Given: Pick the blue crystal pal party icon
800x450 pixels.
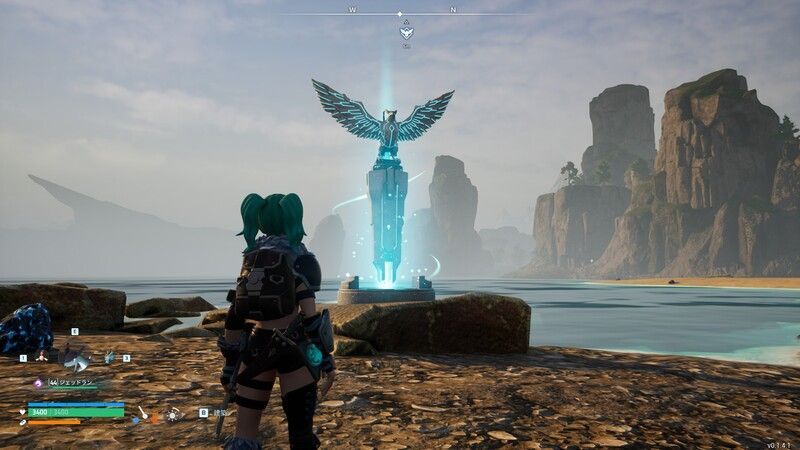Looking at the screenshot, I should click(x=108, y=356).
